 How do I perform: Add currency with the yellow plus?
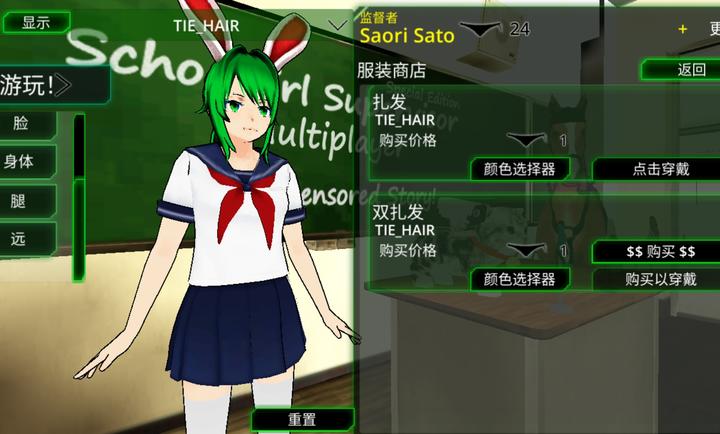point(683,29)
